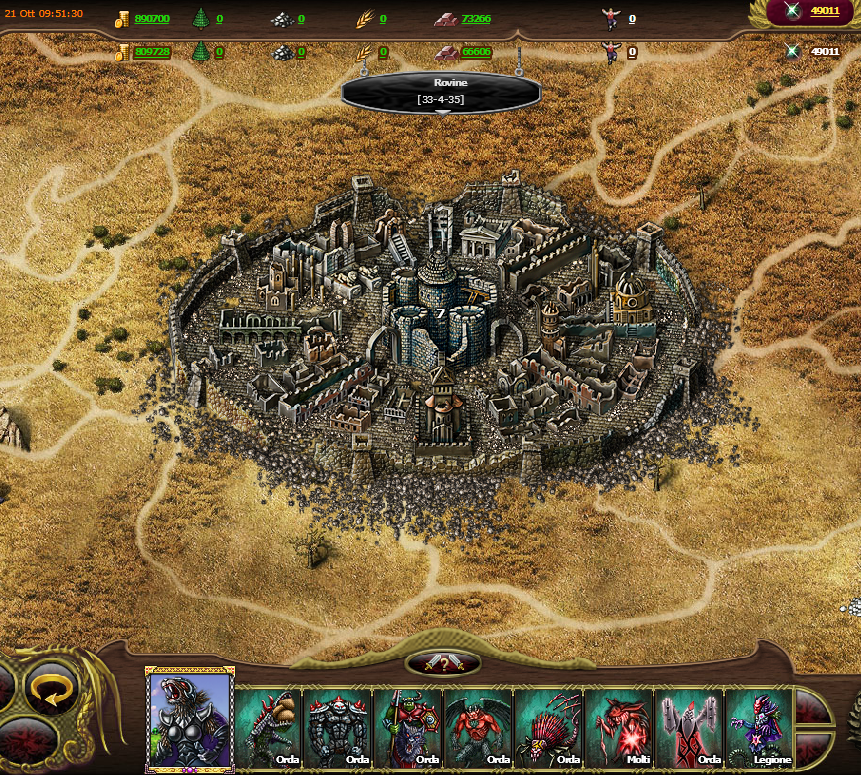This screenshot has width=861, height=775.
Task: Select the armored beast hero portrait
Action: pyautogui.click(x=190, y=720)
